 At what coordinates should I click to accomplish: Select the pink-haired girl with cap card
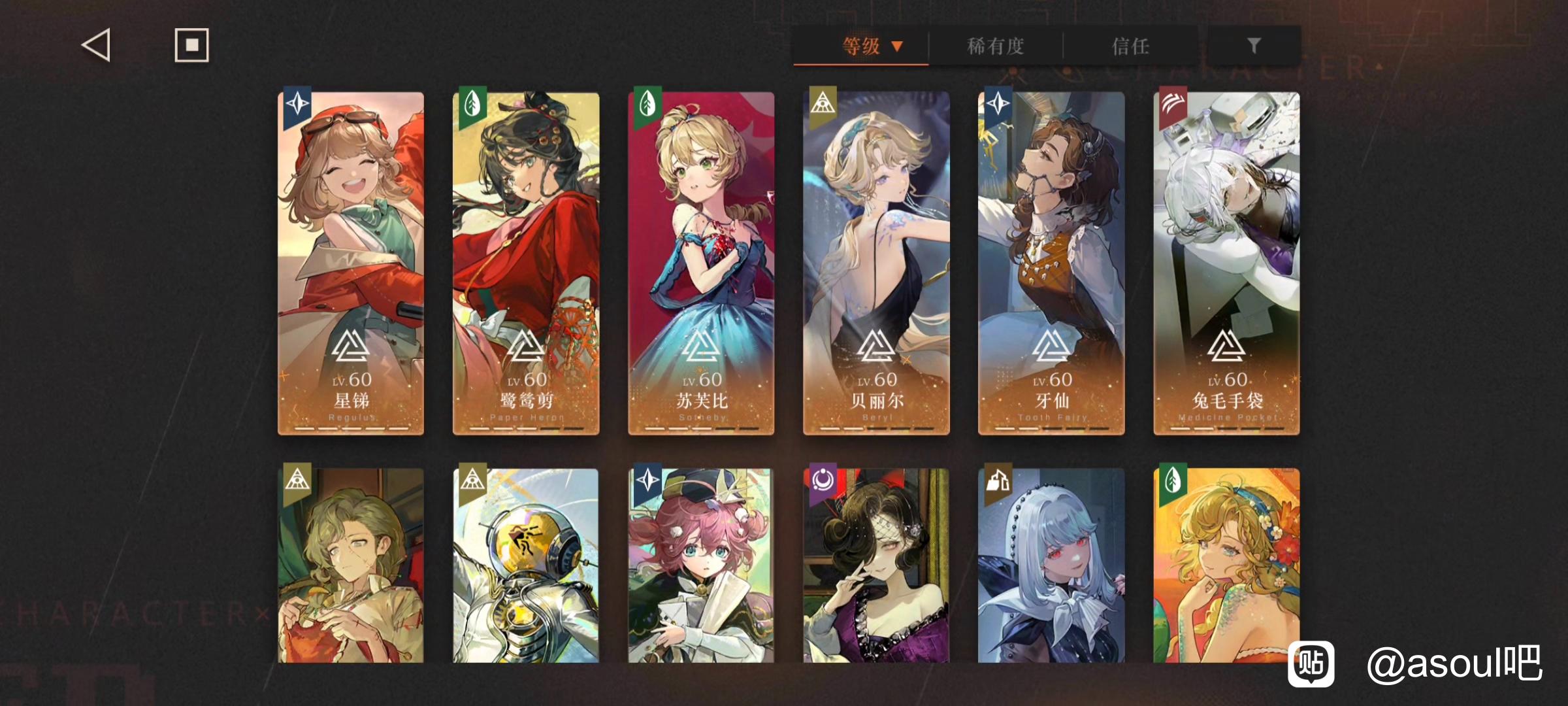701,565
